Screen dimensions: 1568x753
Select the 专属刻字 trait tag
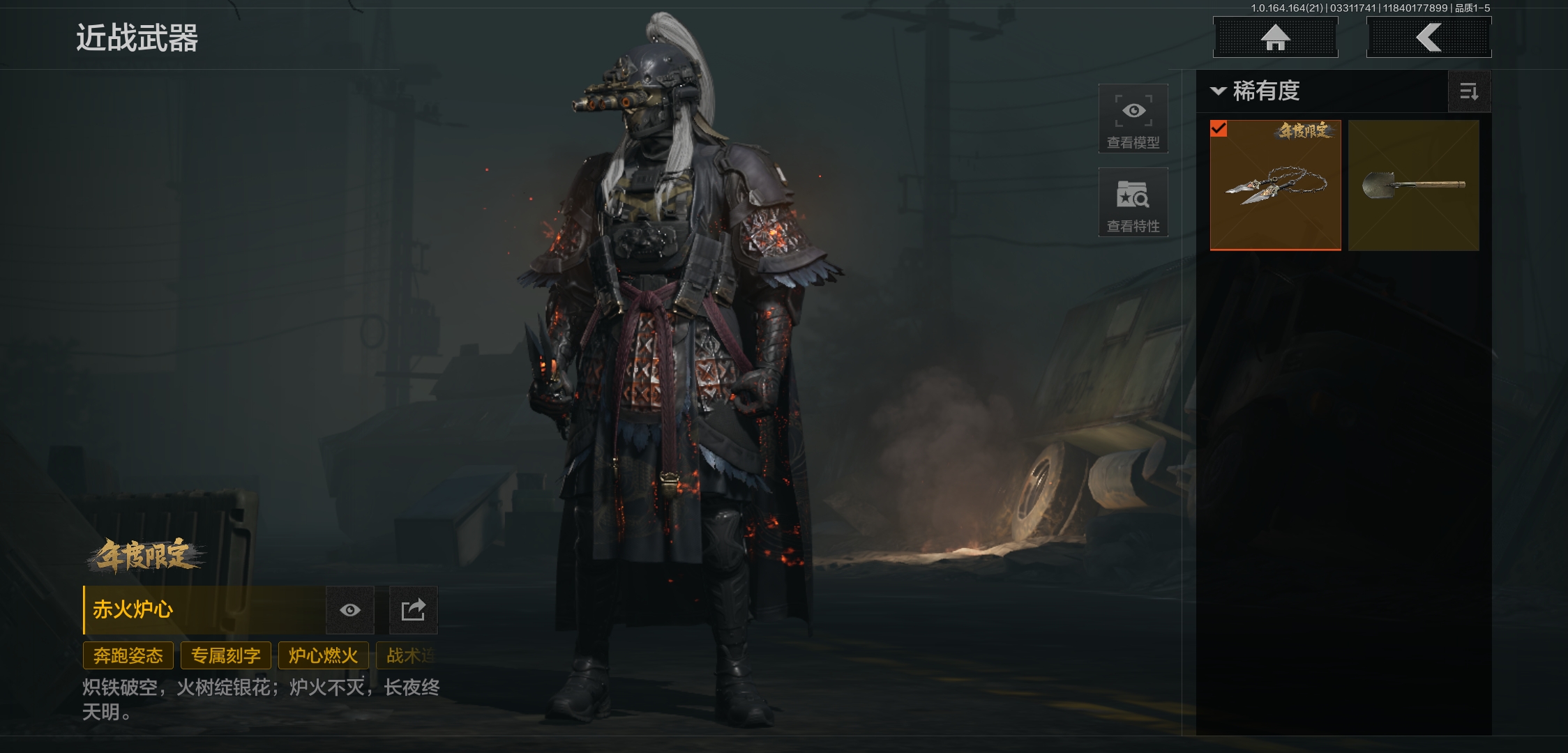click(226, 655)
